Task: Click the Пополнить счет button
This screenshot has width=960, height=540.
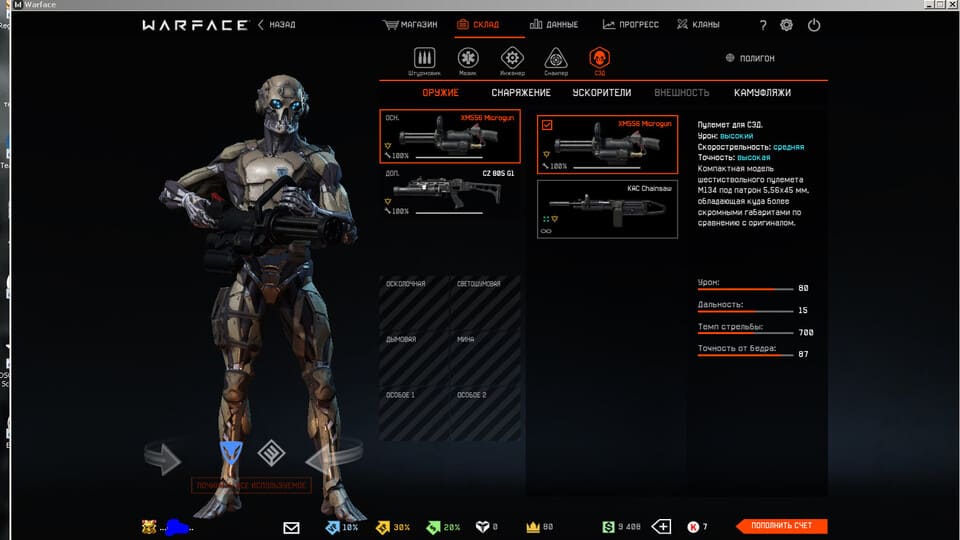Action: (781, 526)
